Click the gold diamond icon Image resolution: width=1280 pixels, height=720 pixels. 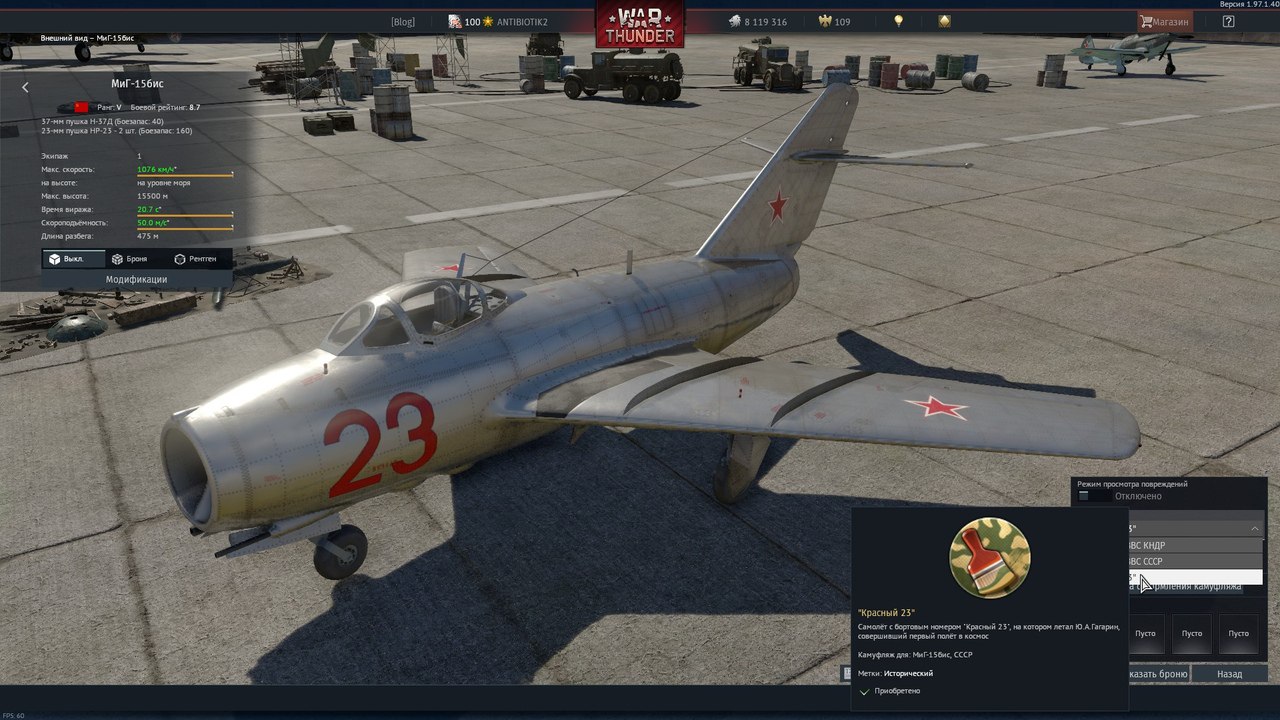(944, 21)
